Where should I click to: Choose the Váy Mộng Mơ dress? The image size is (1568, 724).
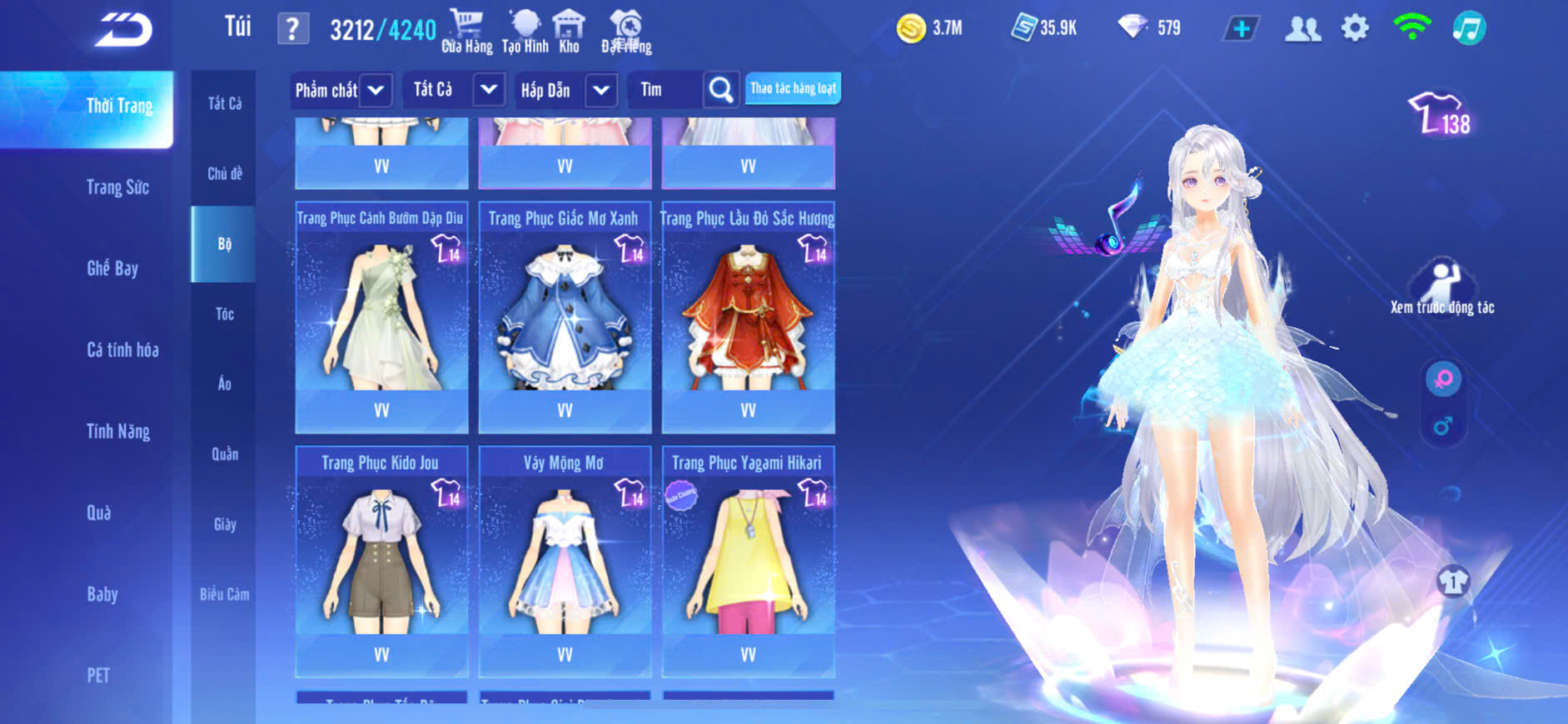[x=565, y=560]
